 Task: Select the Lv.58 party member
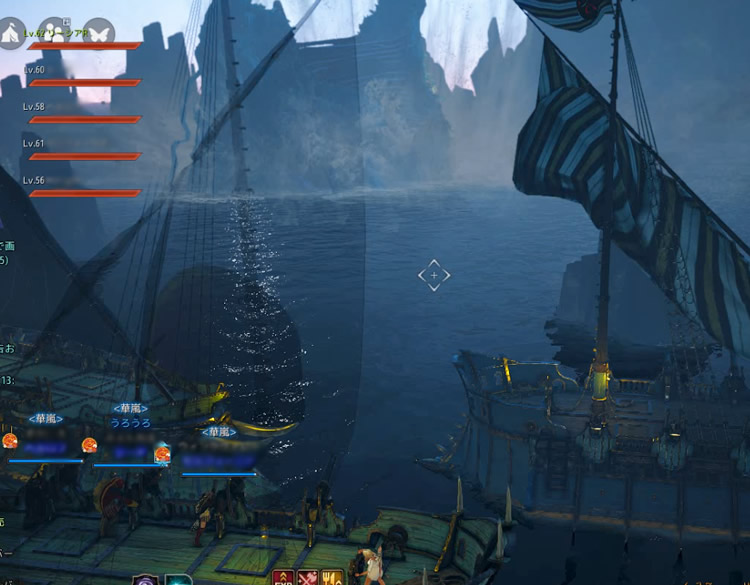point(80,114)
